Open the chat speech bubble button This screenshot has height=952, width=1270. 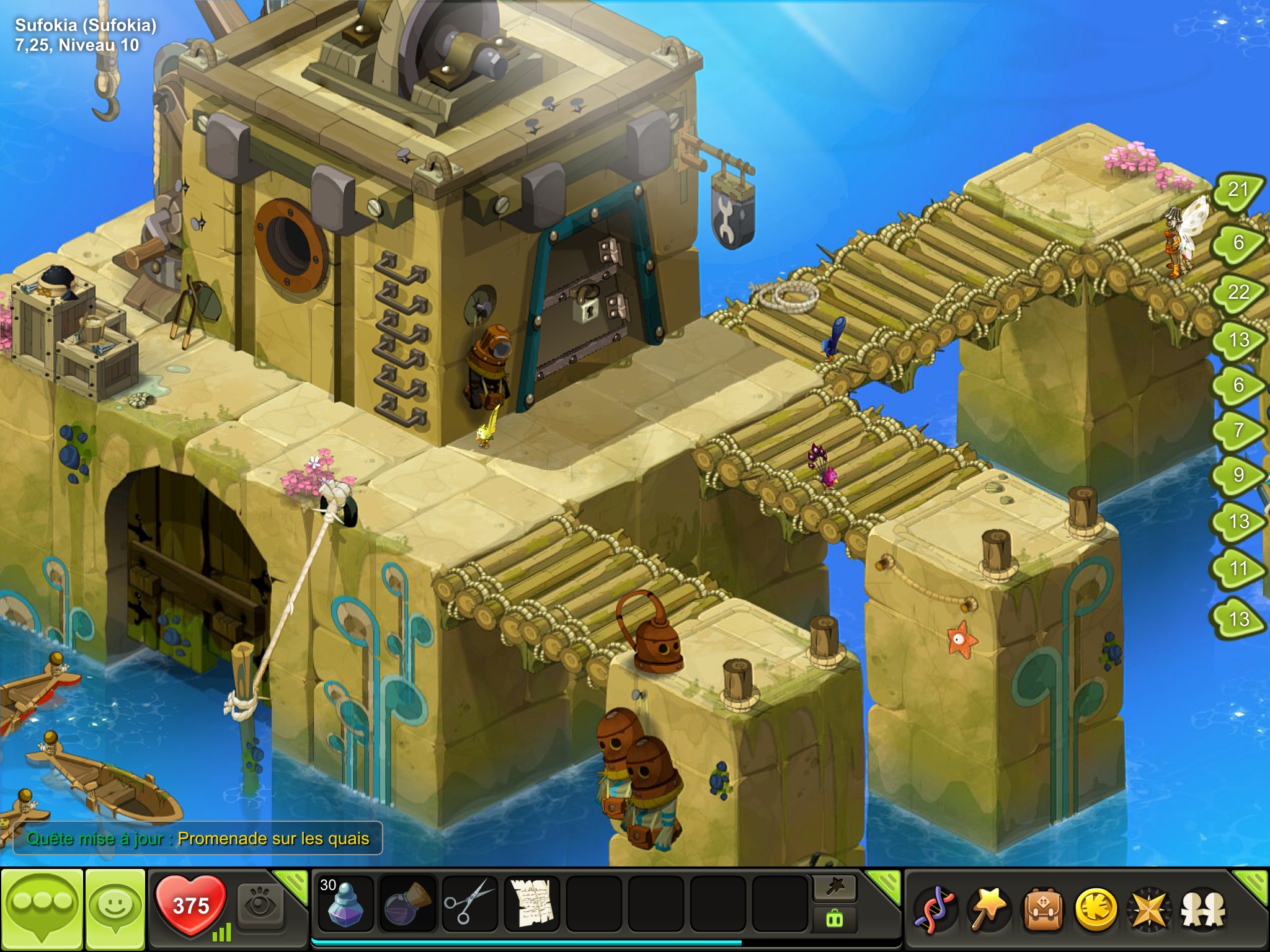(42, 908)
